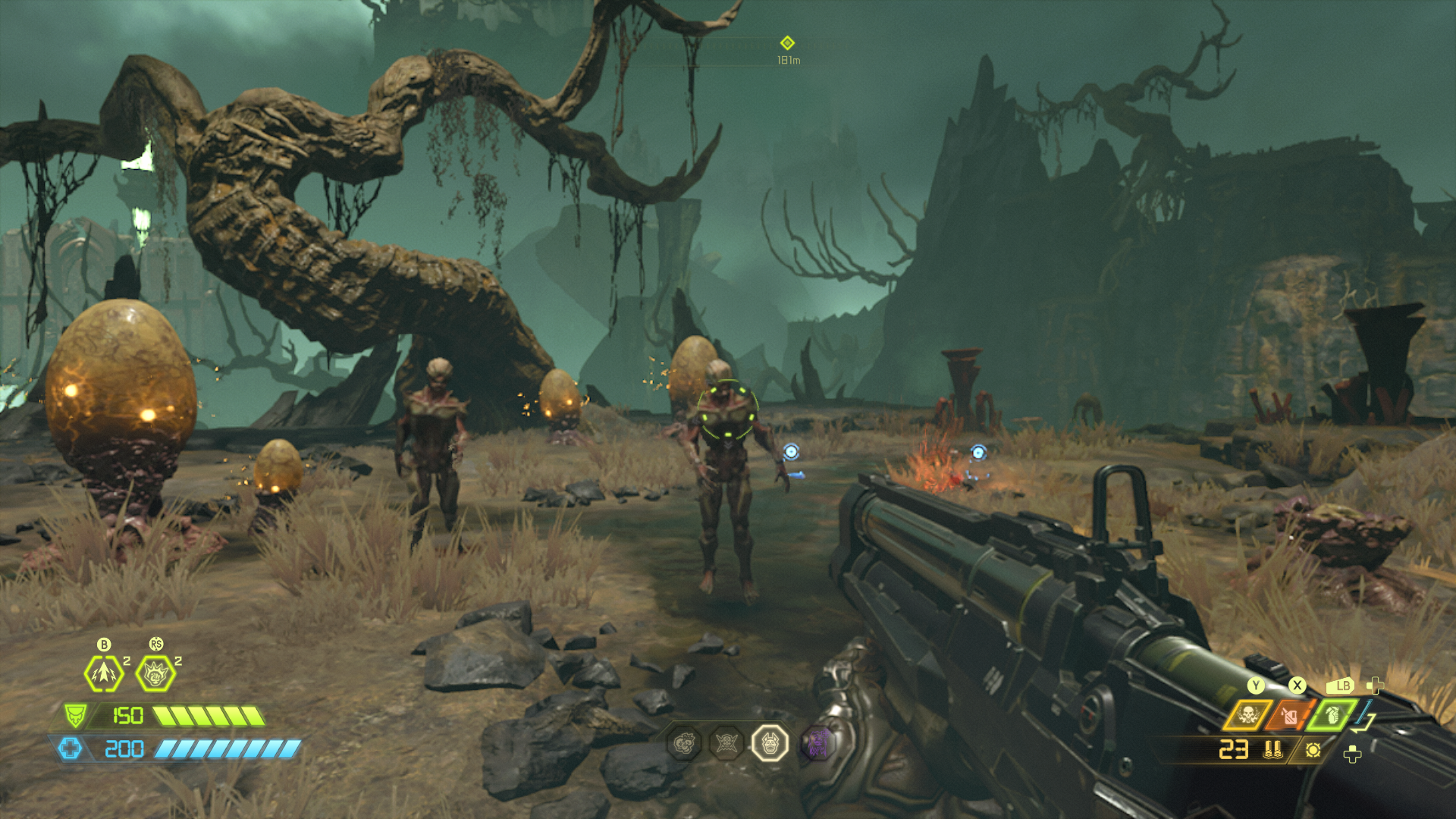Click the objective diamond waypoint marker
This screenshot has width=1456, height=819.
(x=787, y=42)
